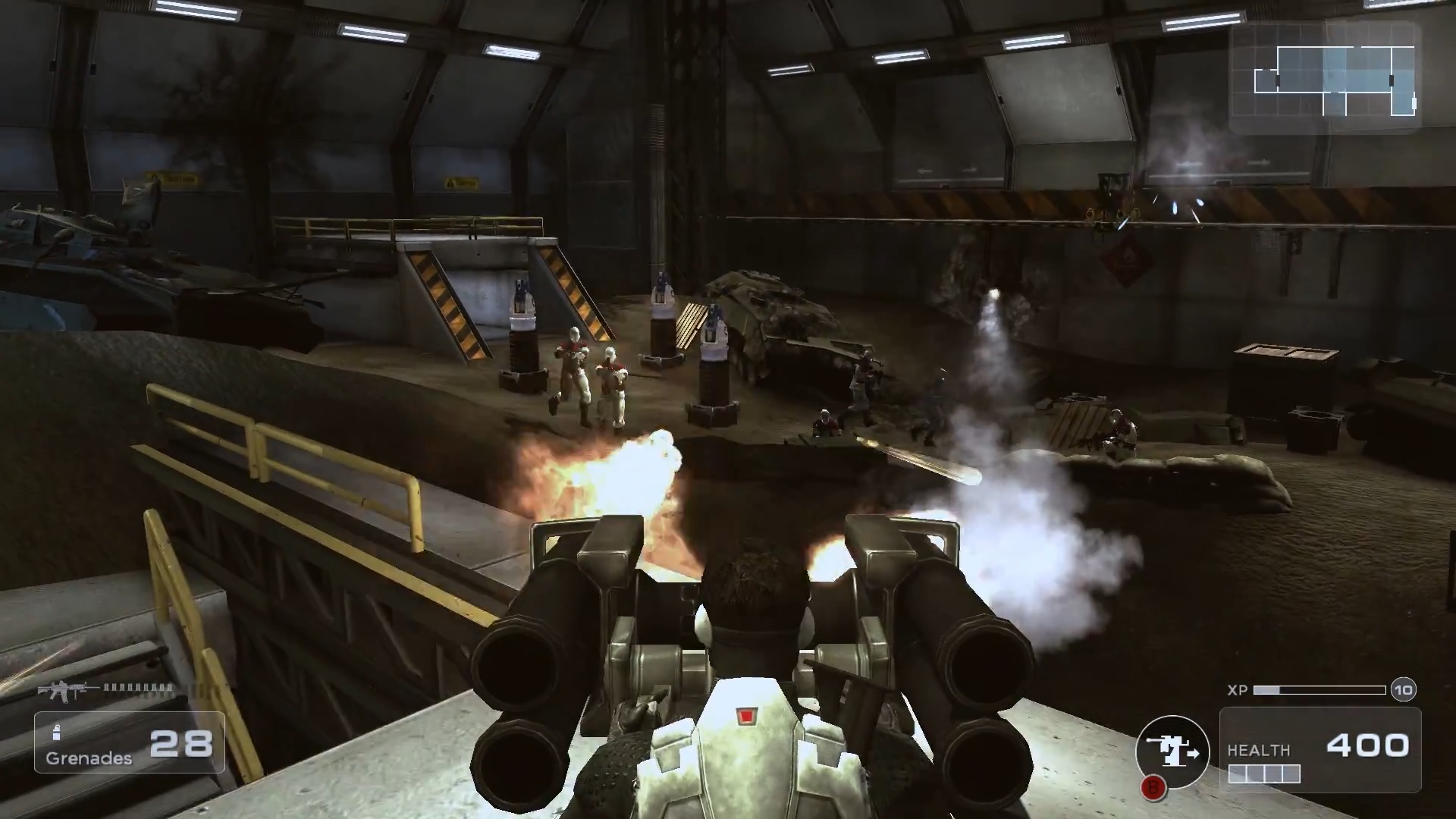
Task: Select the turret icon in the circle
Action: (x=1172, y=752)
